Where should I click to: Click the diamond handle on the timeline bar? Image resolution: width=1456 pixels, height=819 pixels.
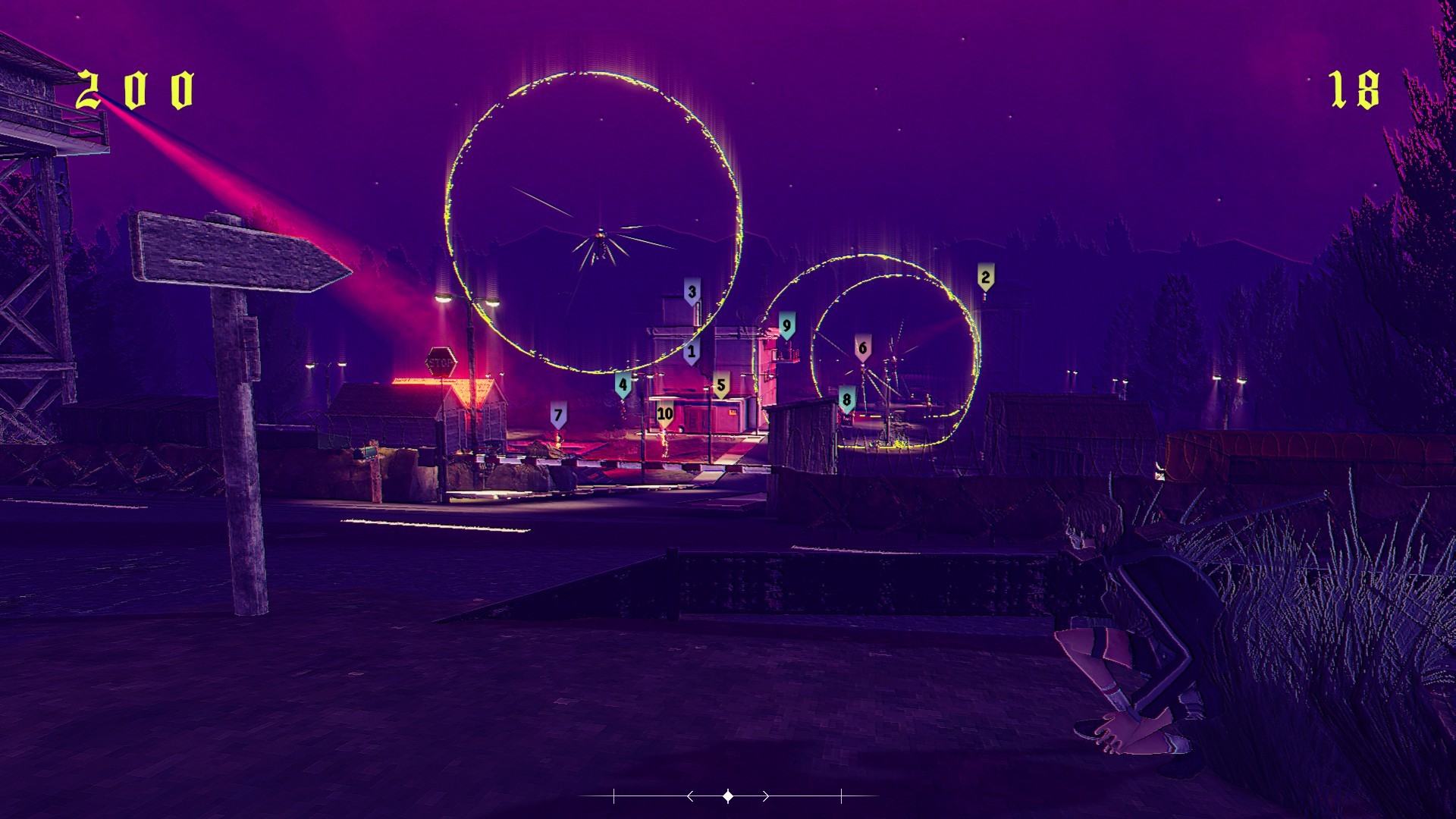(728, 796)
